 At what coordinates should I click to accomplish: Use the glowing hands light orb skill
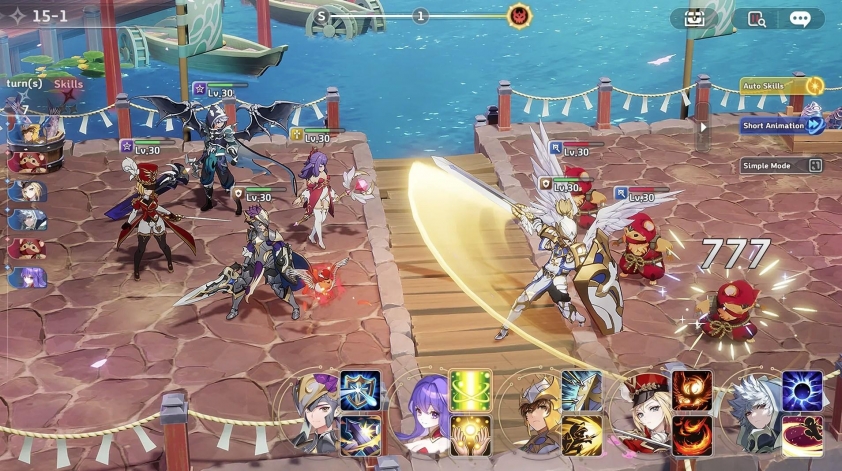click(x=469, y=435)
